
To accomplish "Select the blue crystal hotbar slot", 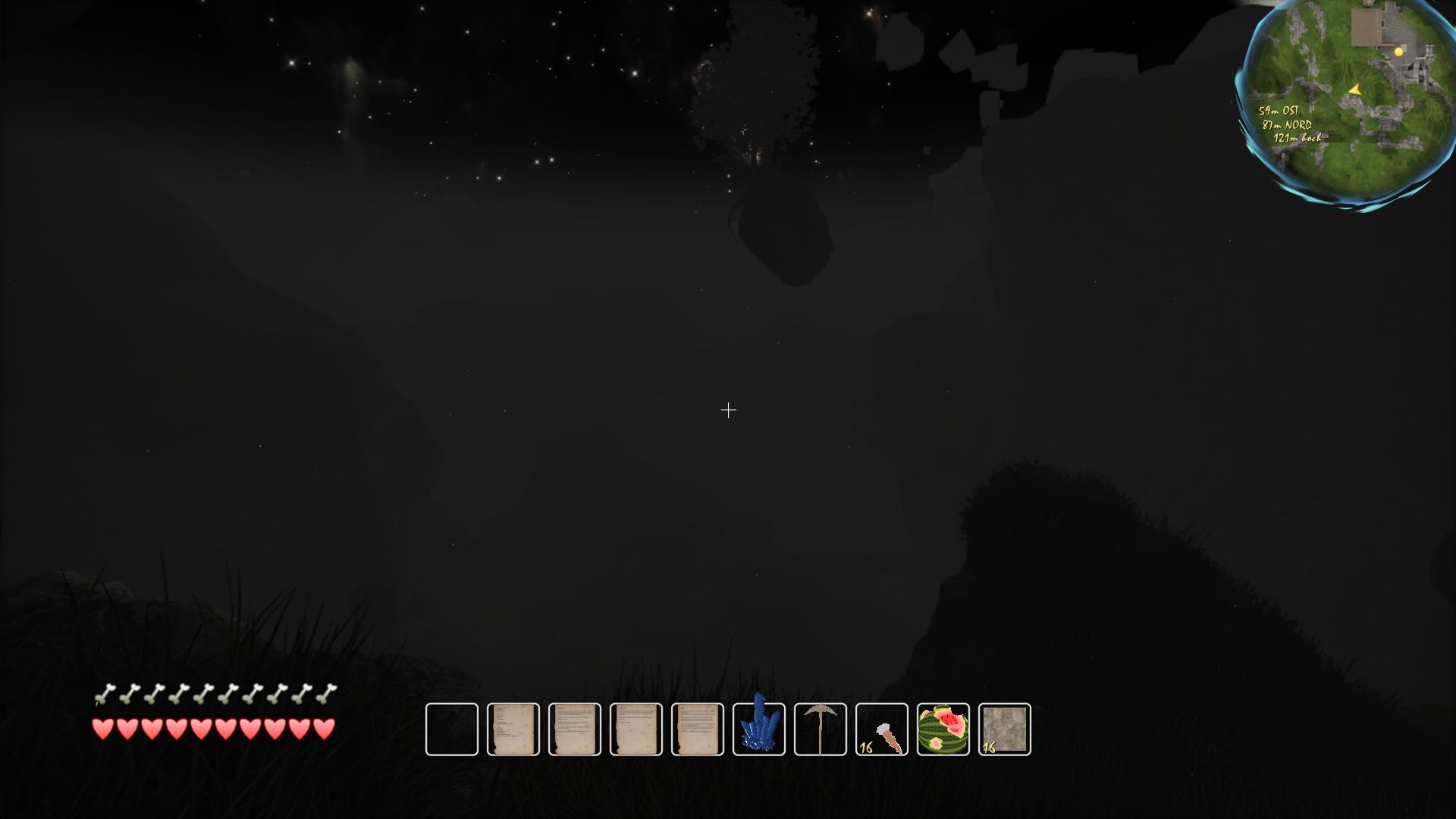I will 758,730.
